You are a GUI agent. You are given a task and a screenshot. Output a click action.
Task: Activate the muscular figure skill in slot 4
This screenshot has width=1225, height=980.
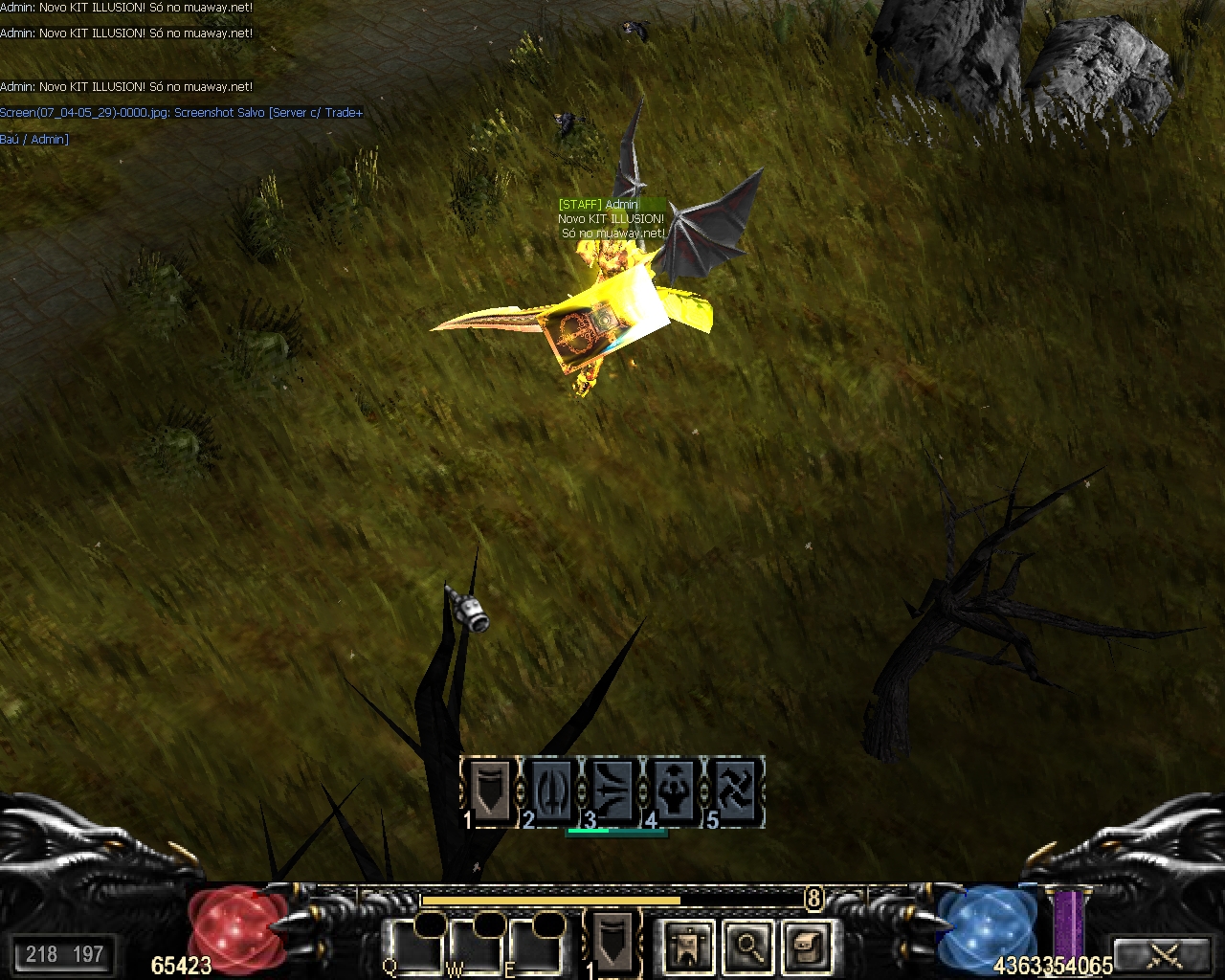pos(674,791)
